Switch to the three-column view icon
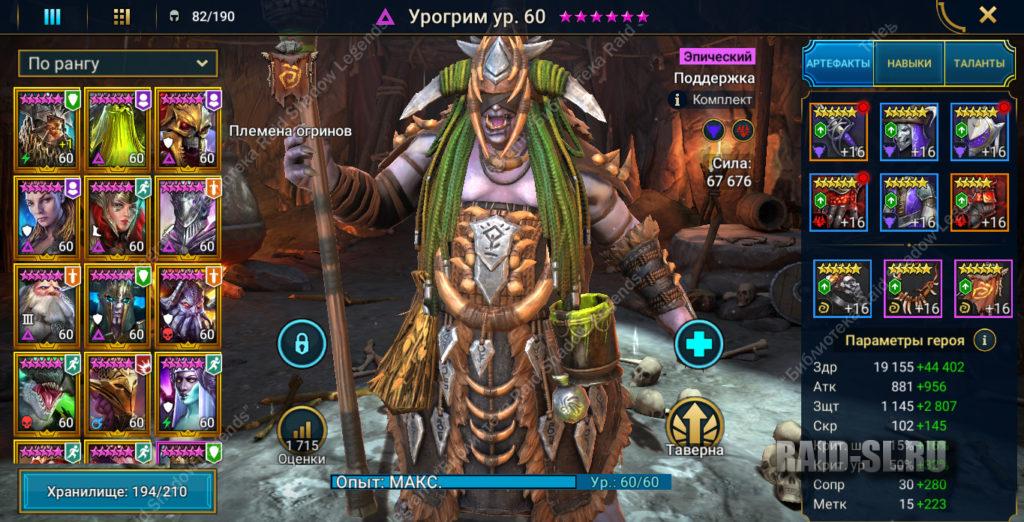The height and width of the screenshot is (522, 1024). [52, 16]
